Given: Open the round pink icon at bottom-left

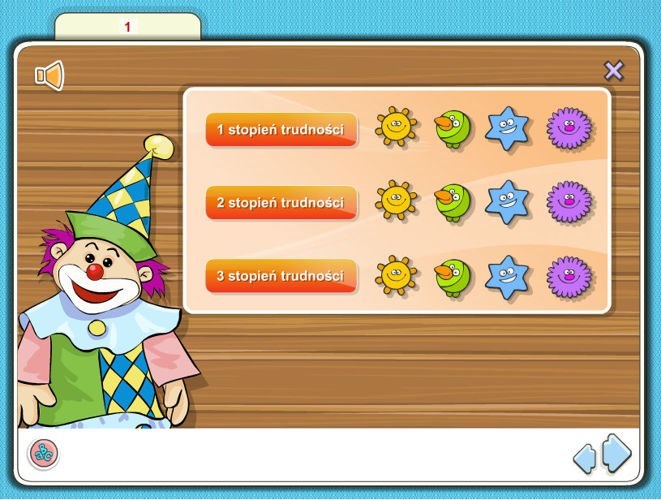Looking at the screenshot, I should [43, 454].
